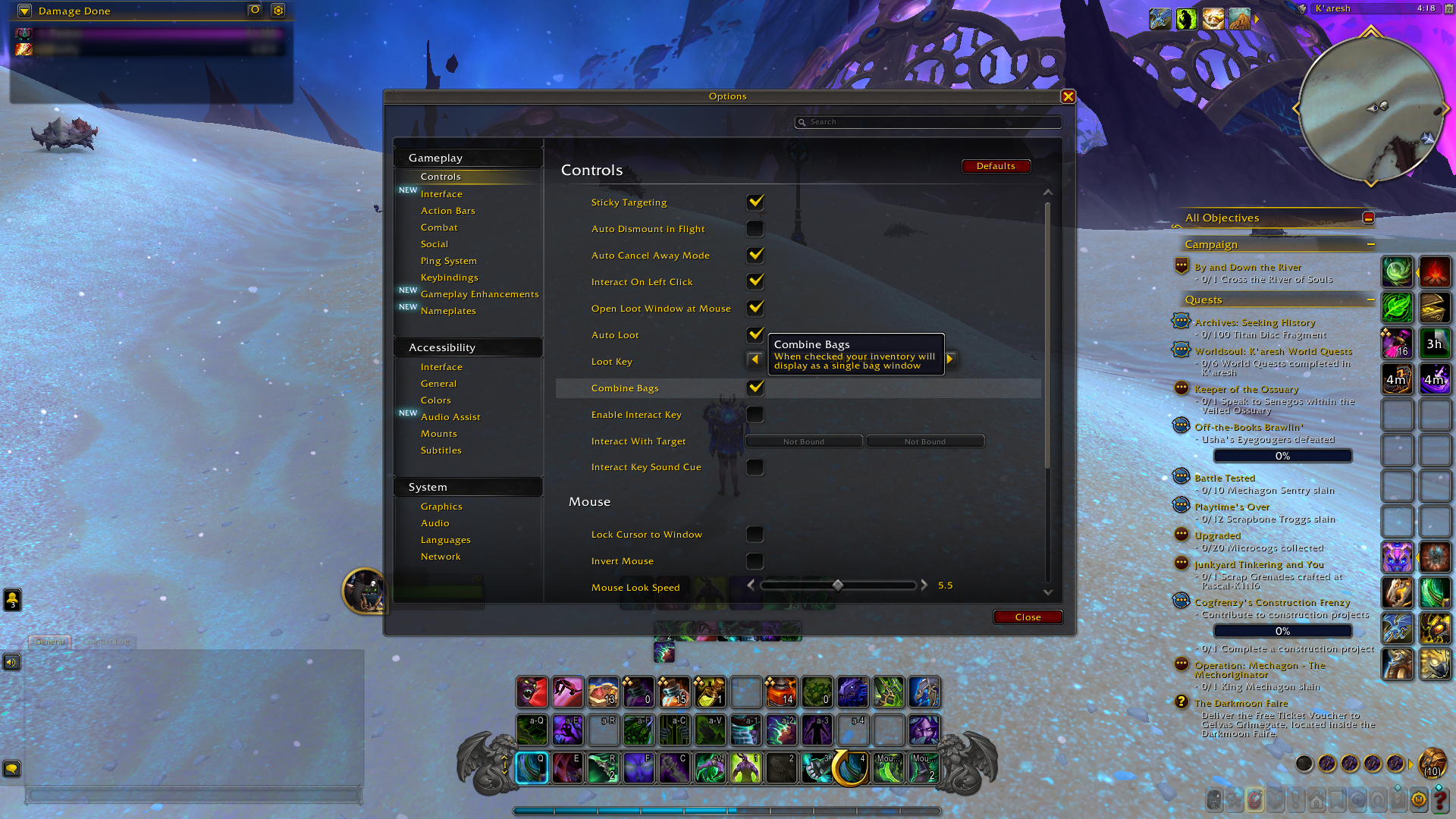
Task: Collapse the Quests header in the tracker
Action: click(1372, 300)
